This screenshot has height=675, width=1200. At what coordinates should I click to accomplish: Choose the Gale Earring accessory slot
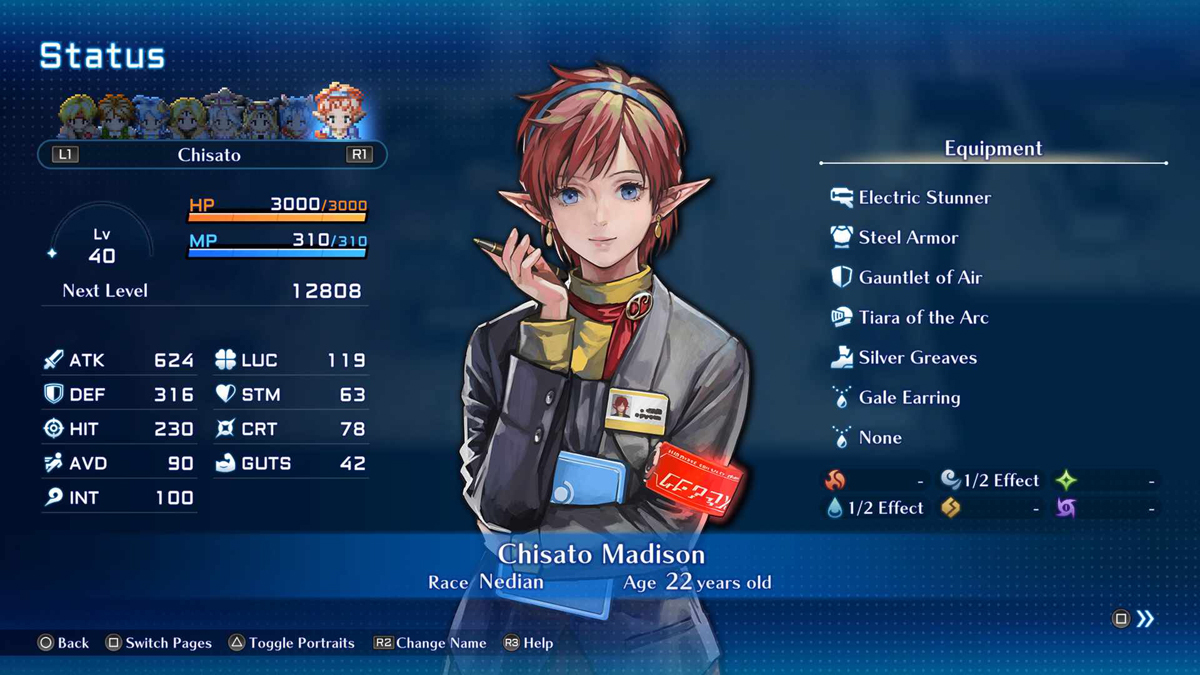tap(908, 398)
